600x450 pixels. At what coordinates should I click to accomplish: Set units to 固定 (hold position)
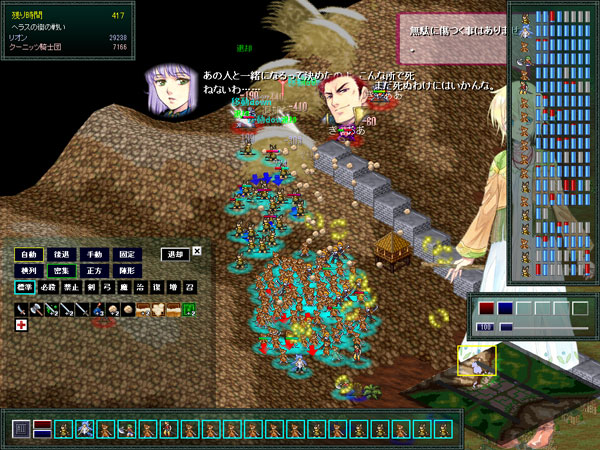(x=129, y=254)
